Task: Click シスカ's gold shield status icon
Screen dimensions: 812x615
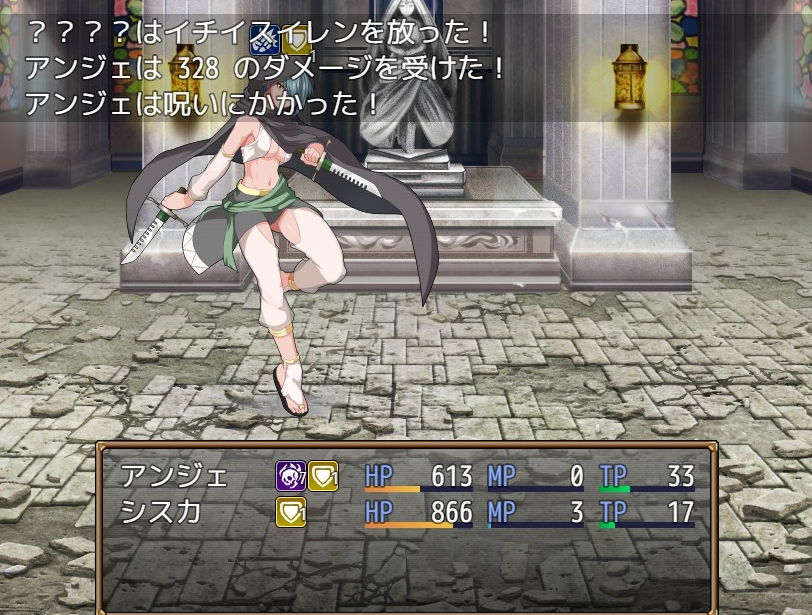Action: 291,512
